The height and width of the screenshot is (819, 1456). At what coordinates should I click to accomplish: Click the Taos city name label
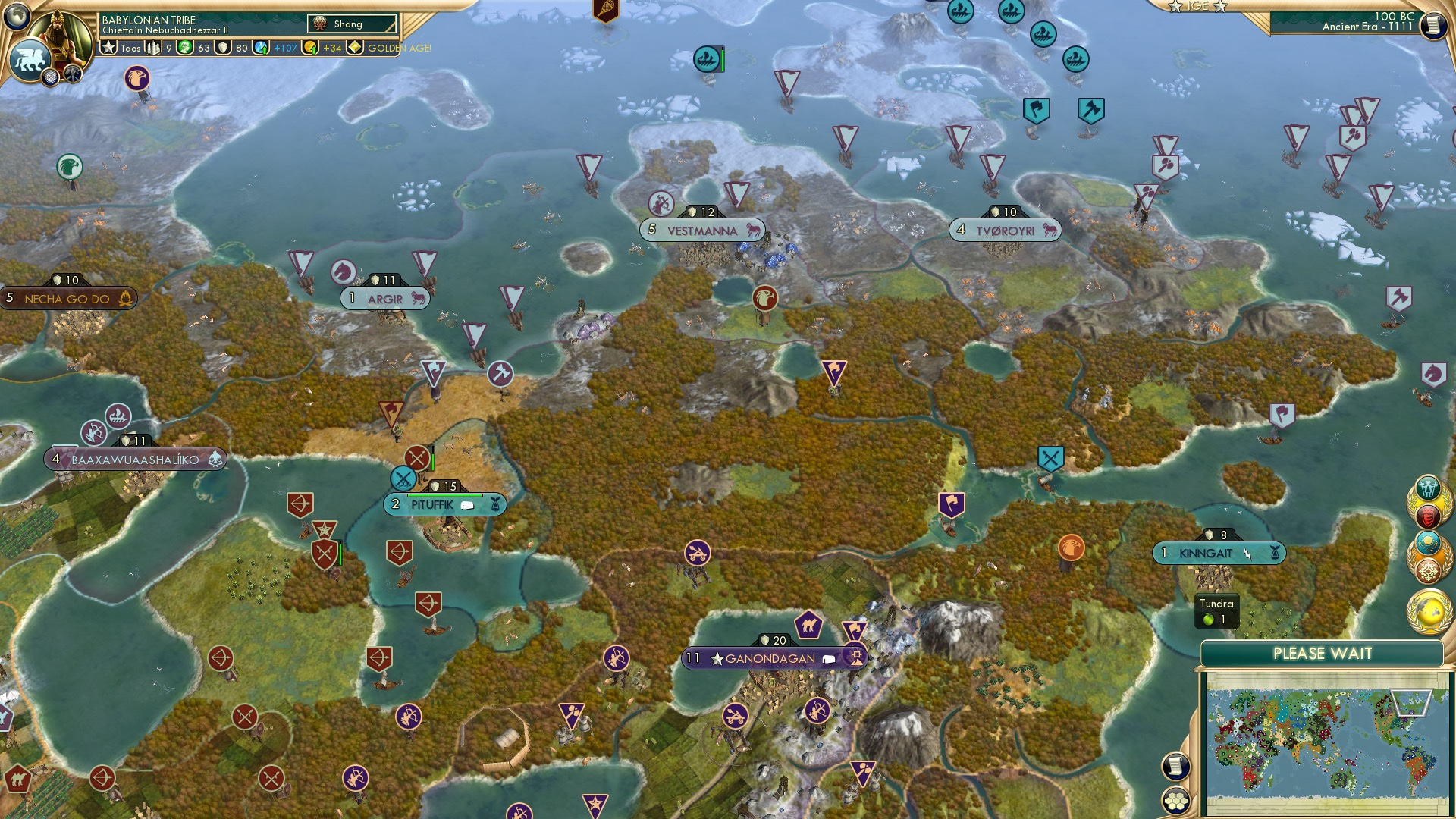(x=130, y=50)
